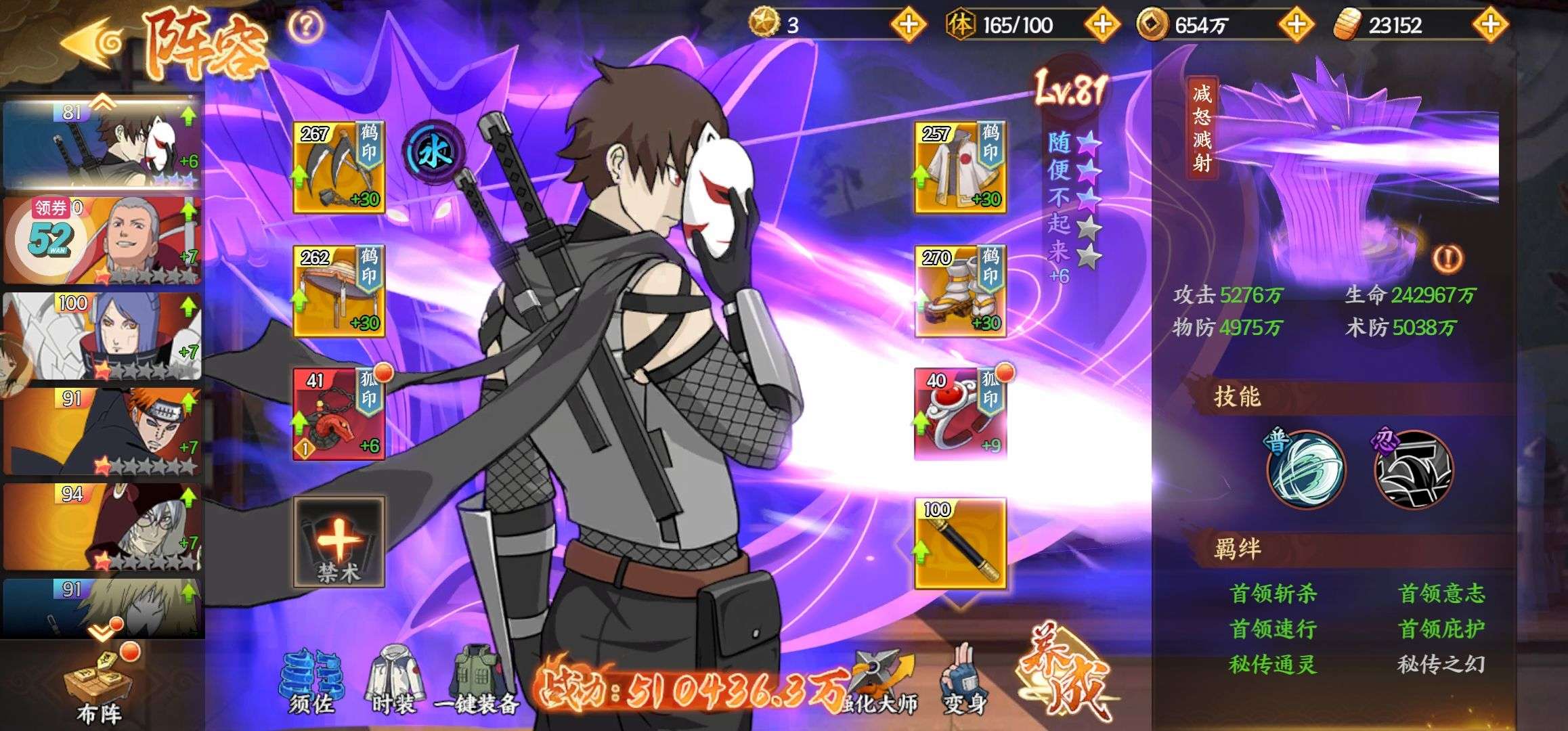Select the armored boots equipment slot
1568x731 pixels.
click(x=960, y=291)
